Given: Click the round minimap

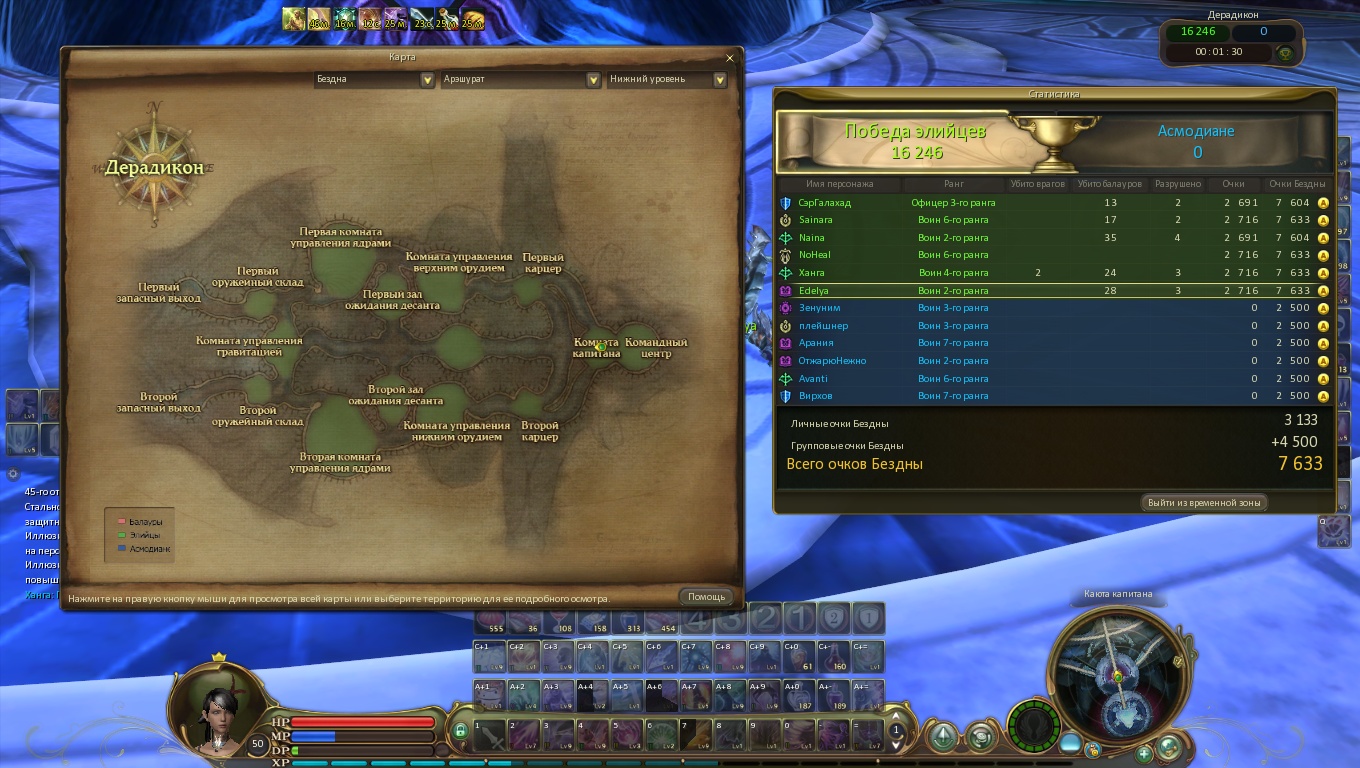Looking at the screenshot, I should [x=1118, y=670].
